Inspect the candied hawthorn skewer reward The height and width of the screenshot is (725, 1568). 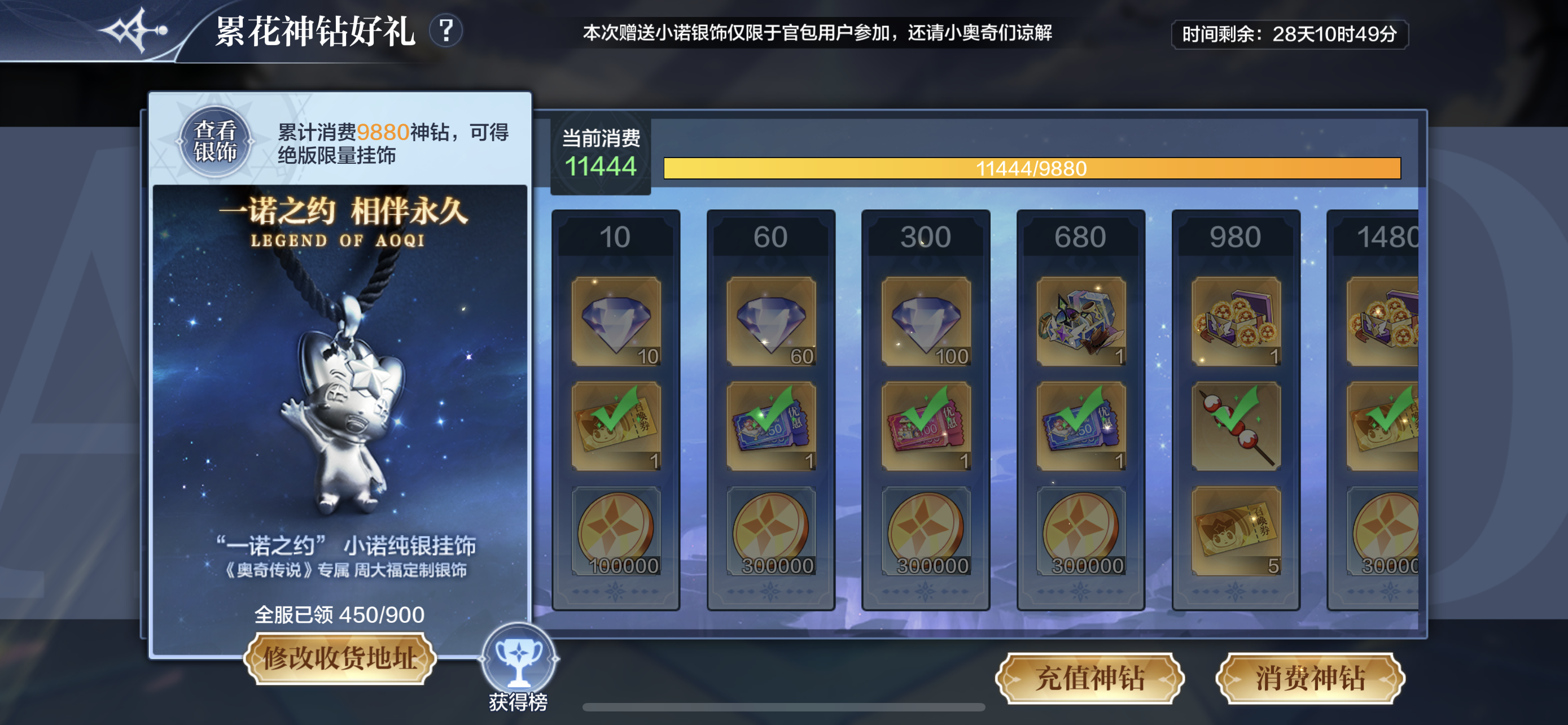[x=1236, y=426]
